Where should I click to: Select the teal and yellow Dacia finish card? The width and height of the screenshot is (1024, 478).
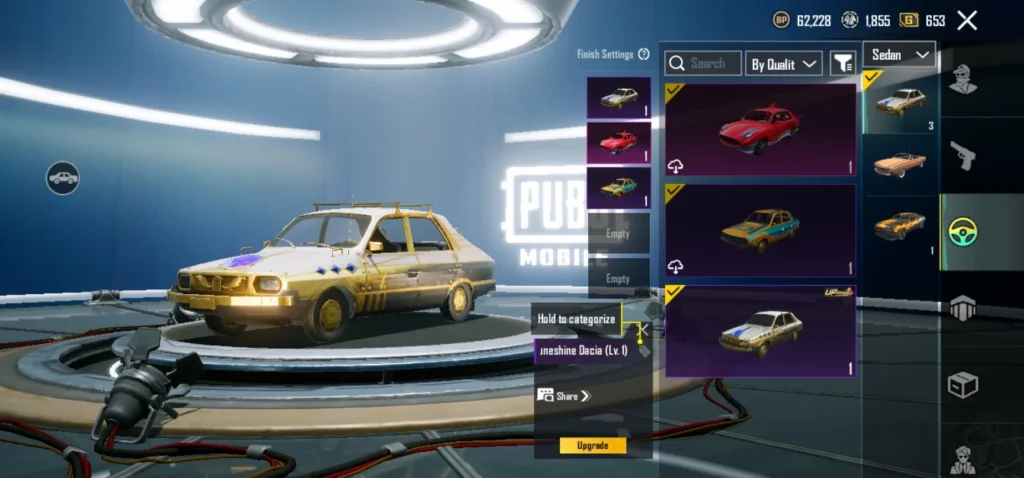(760, 230)
